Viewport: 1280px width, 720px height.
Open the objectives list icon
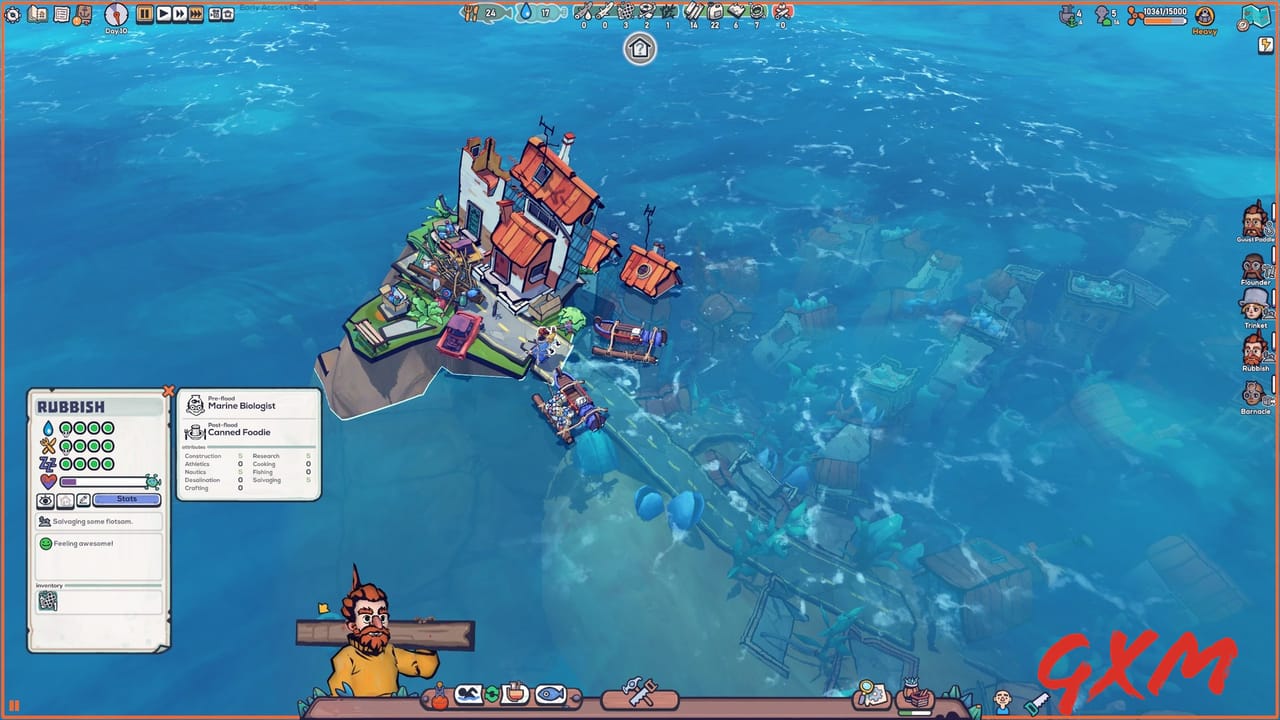[62, 15]
